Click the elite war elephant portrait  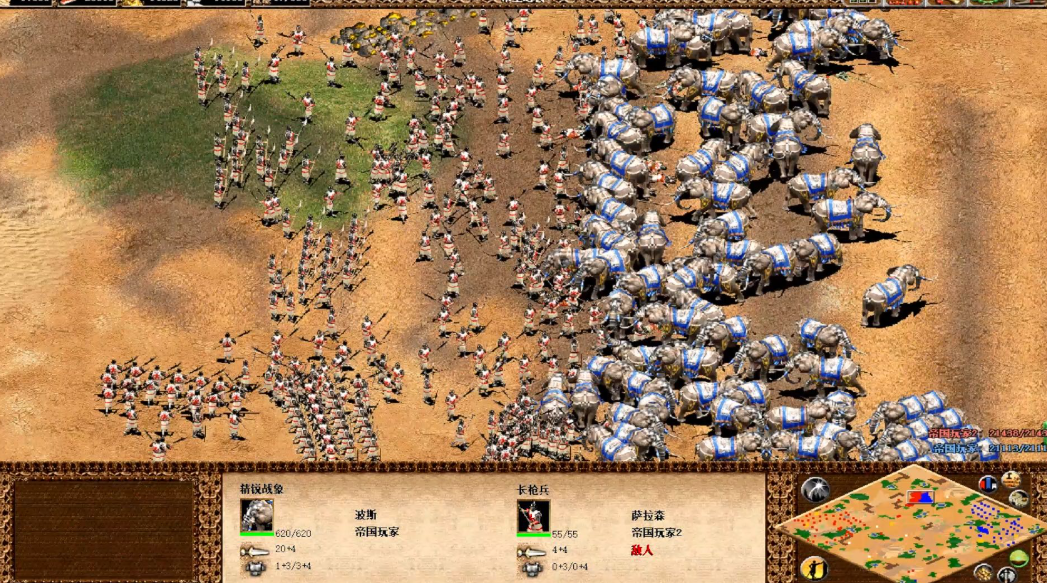257,516
